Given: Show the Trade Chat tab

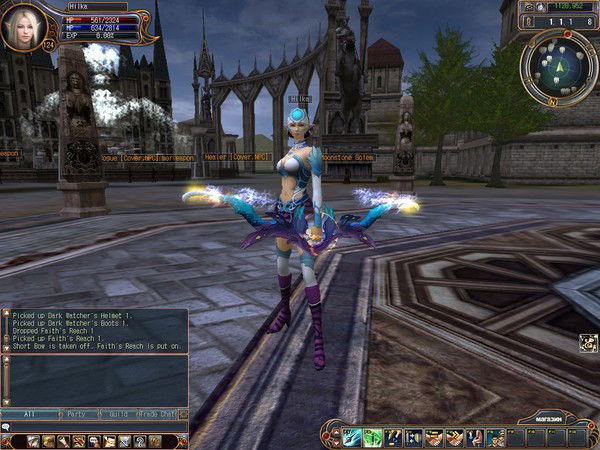Looking at the screenshot, I should click(162, 413).
